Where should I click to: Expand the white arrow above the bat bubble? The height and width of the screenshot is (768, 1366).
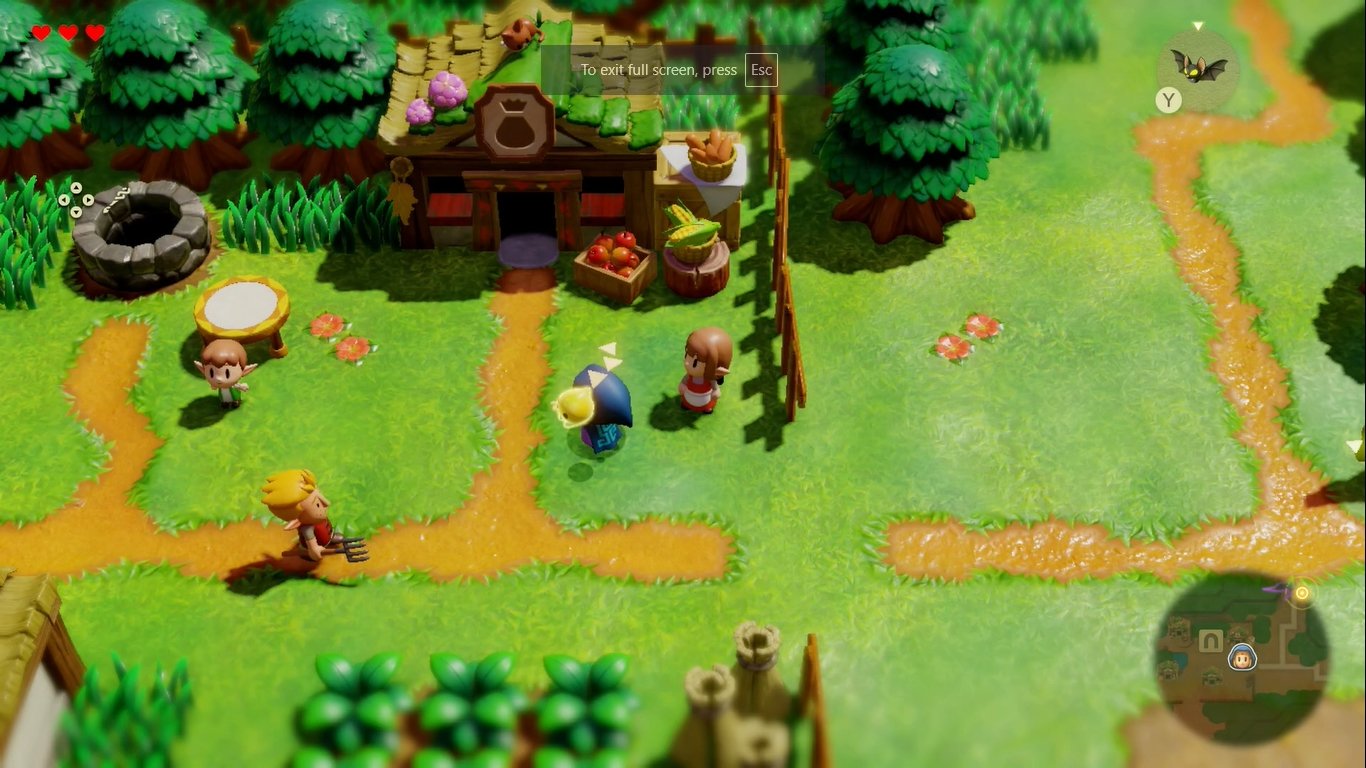1198,25
